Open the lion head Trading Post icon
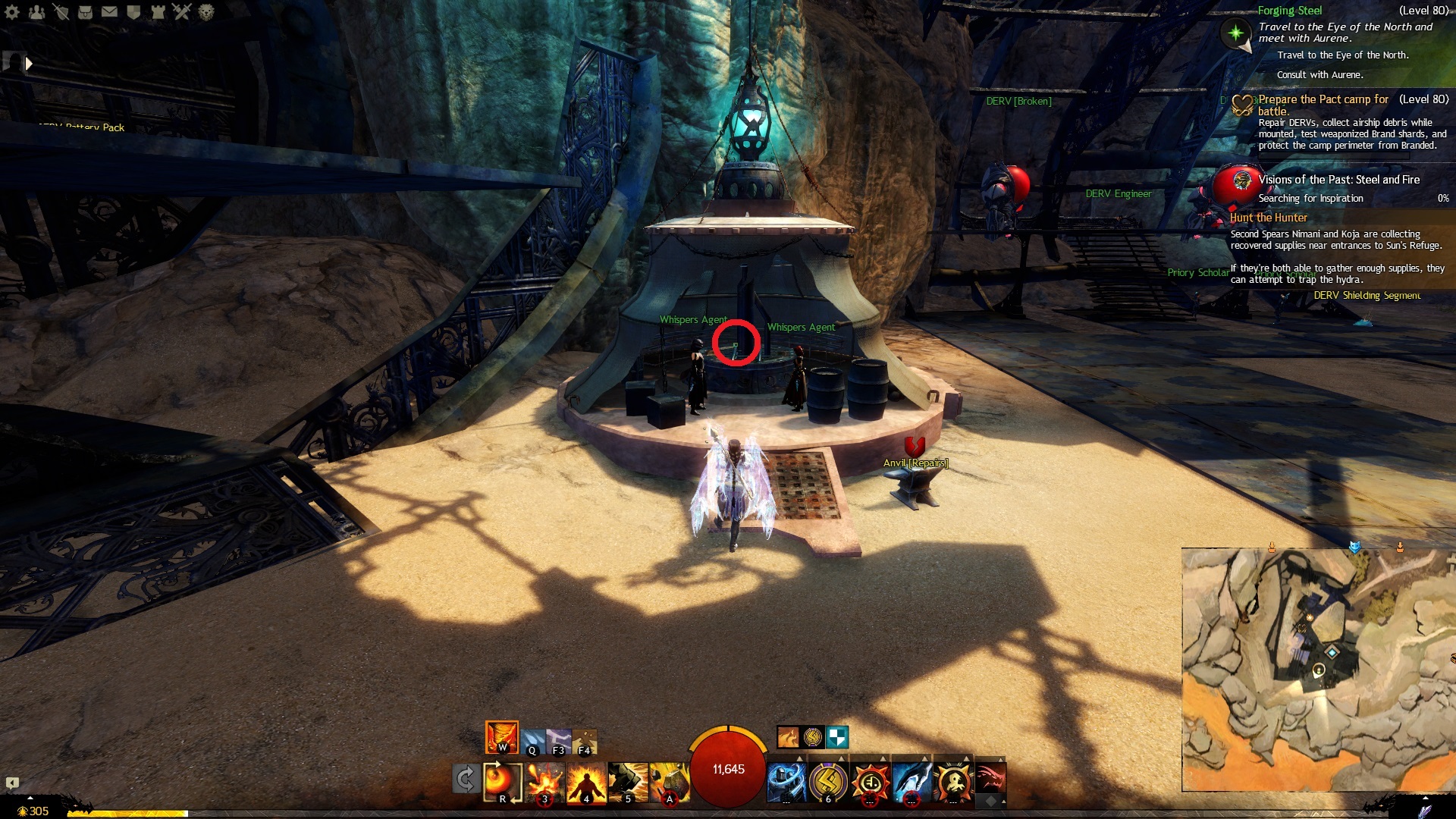Screen dimensions: 1456x819 click(x=206, y=12)
